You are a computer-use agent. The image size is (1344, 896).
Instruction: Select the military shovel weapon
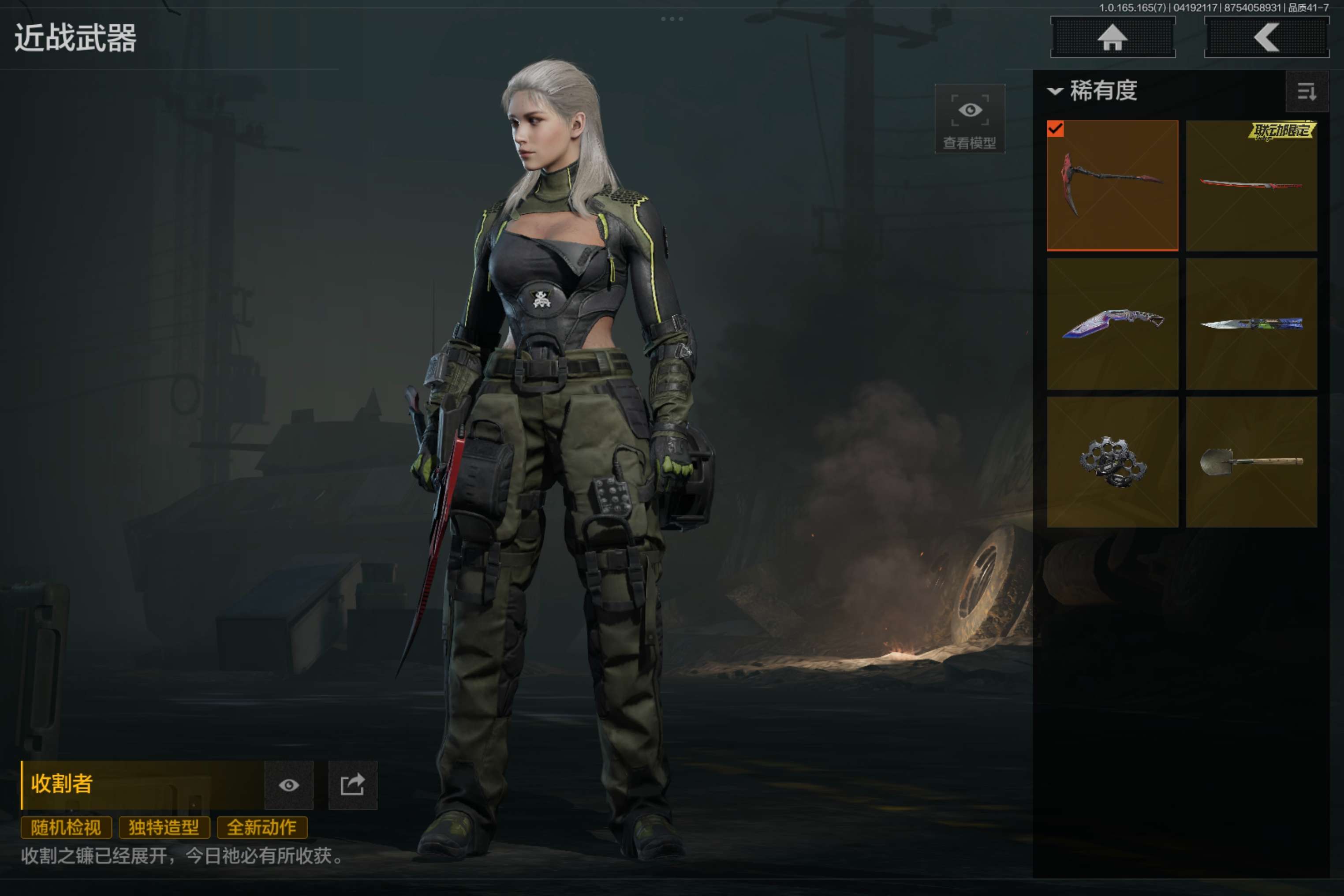(1251, 462)
